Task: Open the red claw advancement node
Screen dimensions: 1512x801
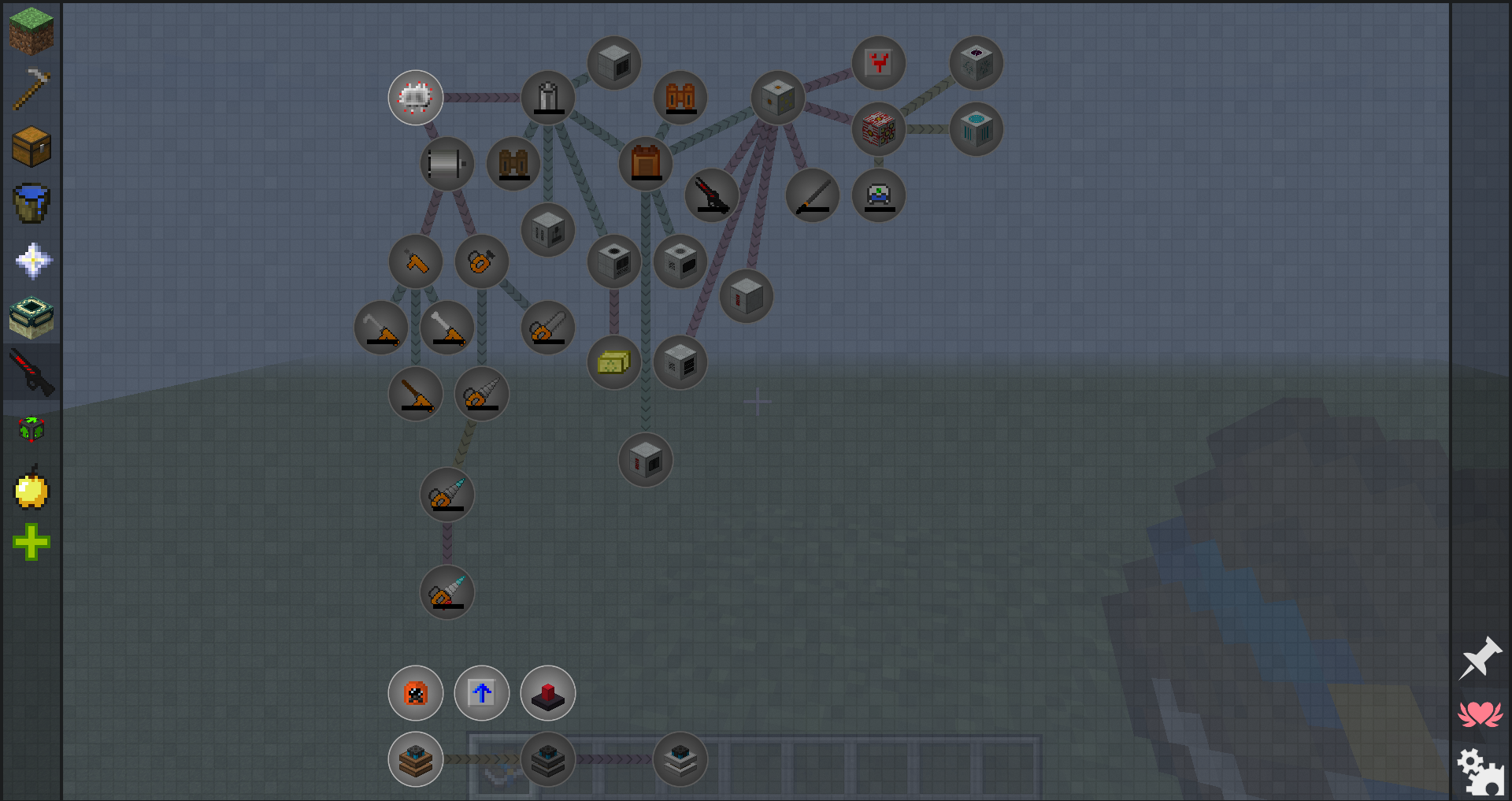Action: [878, 63]
